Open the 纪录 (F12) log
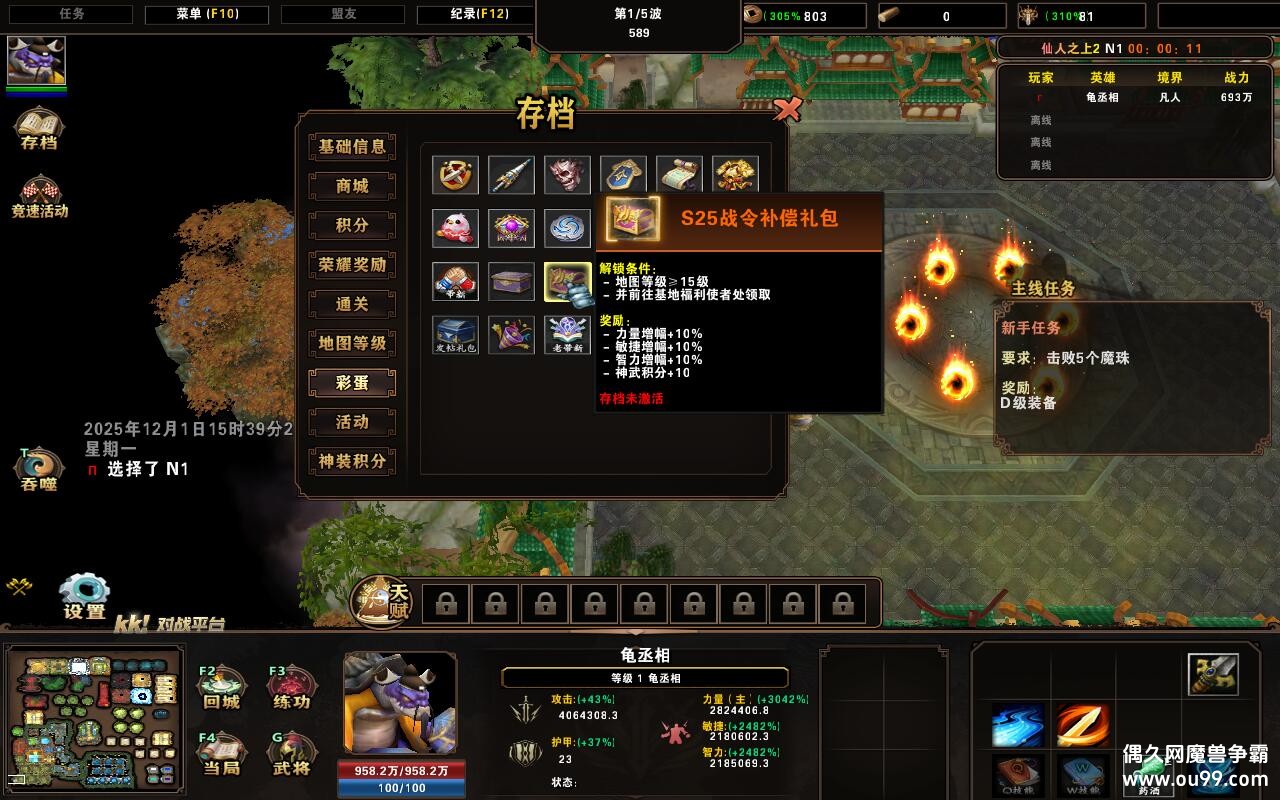Image resolution: width=1280 pixels, height=800 pixels. click(477, 15)
